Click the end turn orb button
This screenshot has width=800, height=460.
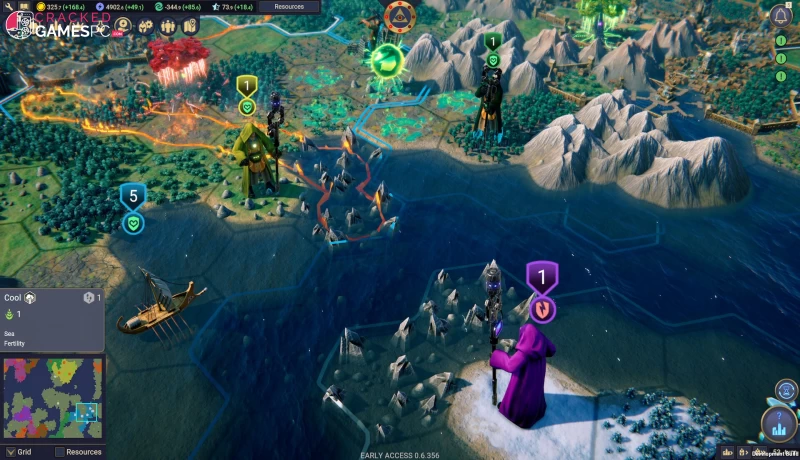click(x=778, y=424)
